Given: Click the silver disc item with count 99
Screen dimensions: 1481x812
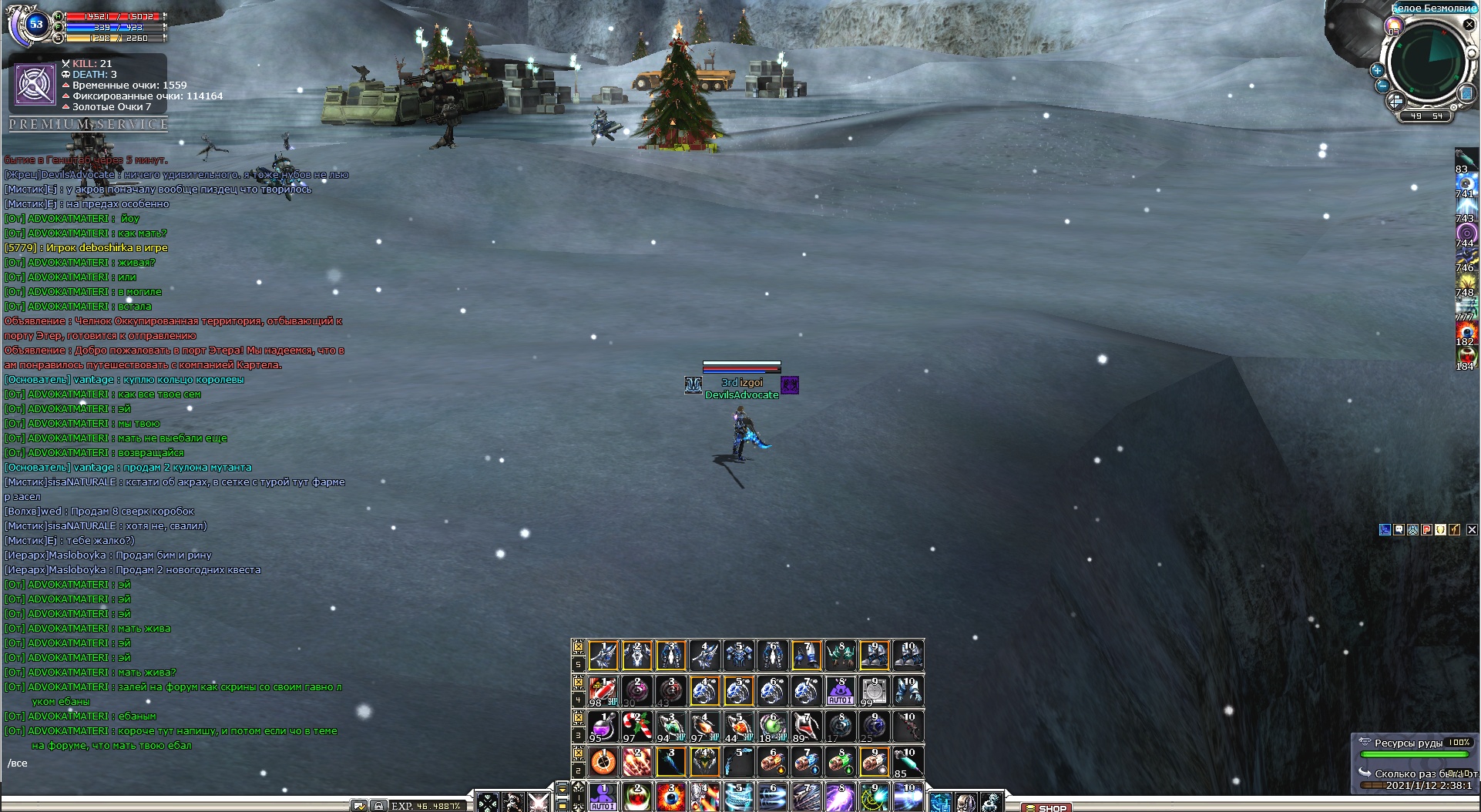Looking at the screenshot, I should [x=874, y=691].
